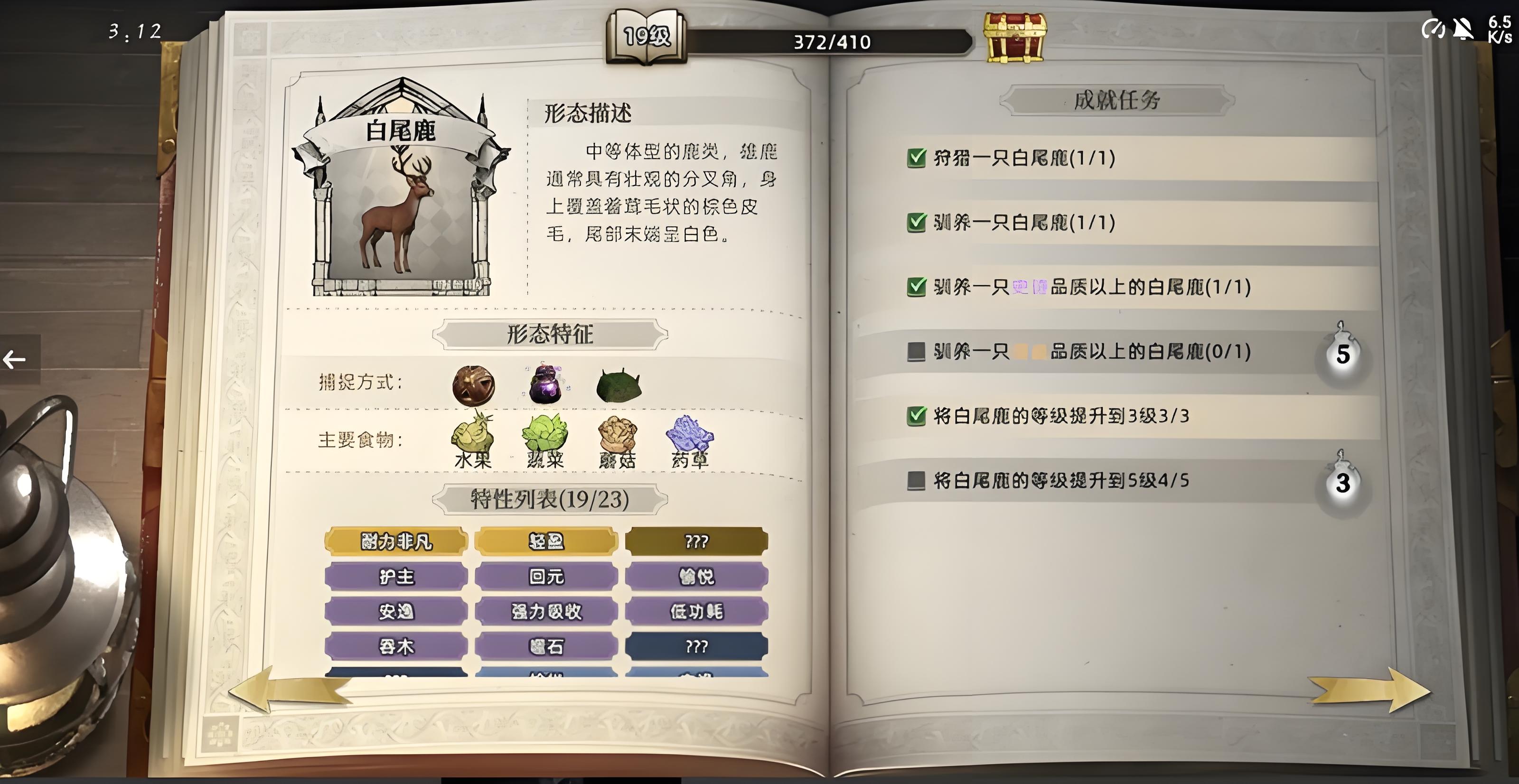Screen dimensions: 1519x784
Task: Choose the 护主 trait tag
Action: pyautogui.click(x=396, y=576)
